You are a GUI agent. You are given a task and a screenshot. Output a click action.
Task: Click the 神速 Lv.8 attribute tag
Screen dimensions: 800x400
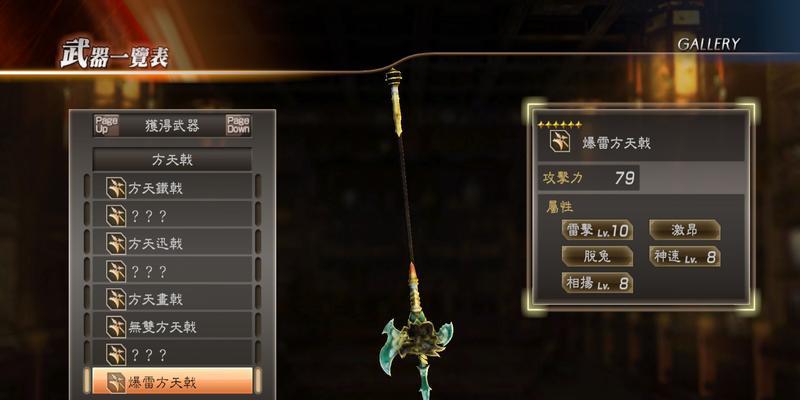point(684,257)
